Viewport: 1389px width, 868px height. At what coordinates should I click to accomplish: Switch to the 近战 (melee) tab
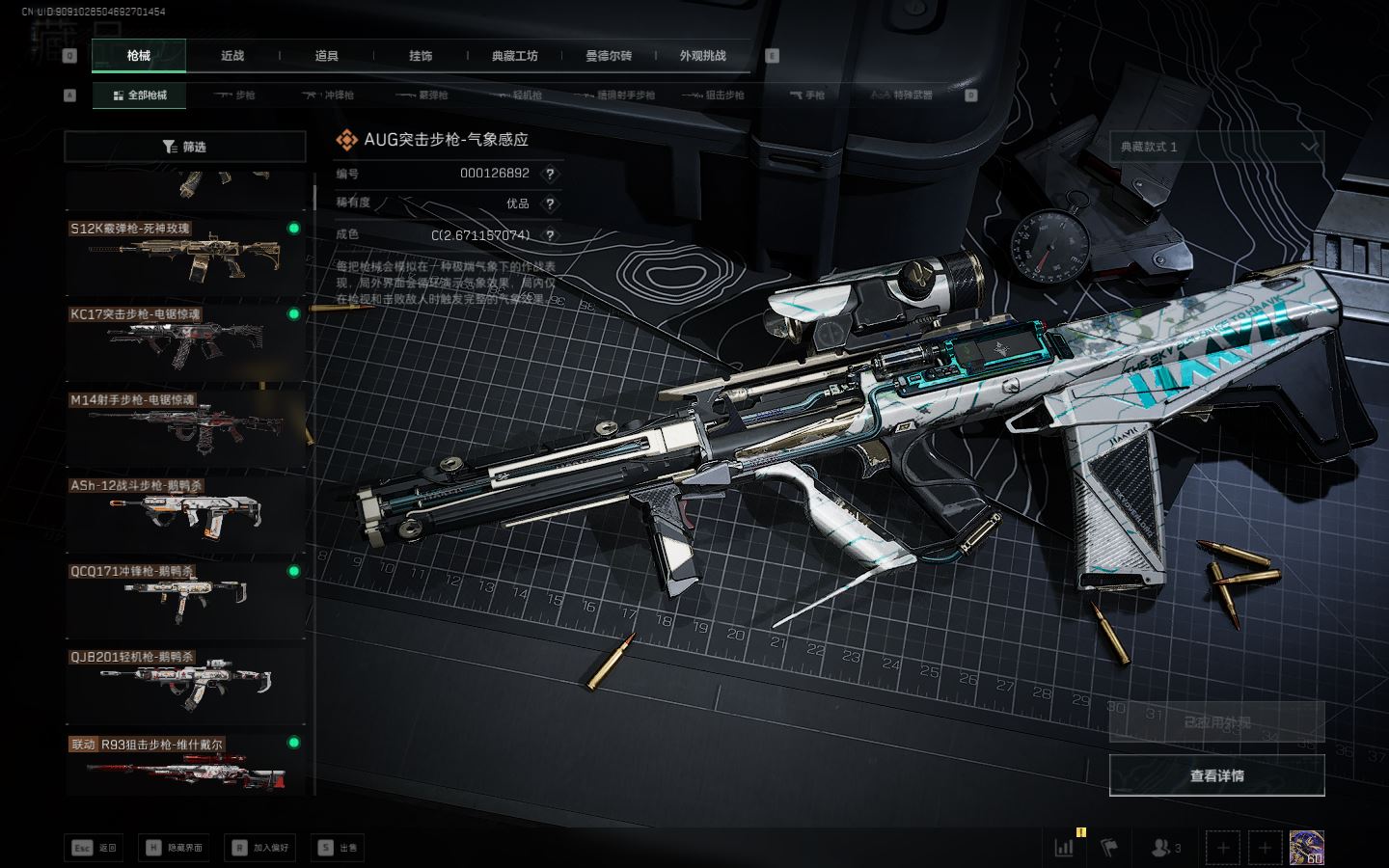232,56
